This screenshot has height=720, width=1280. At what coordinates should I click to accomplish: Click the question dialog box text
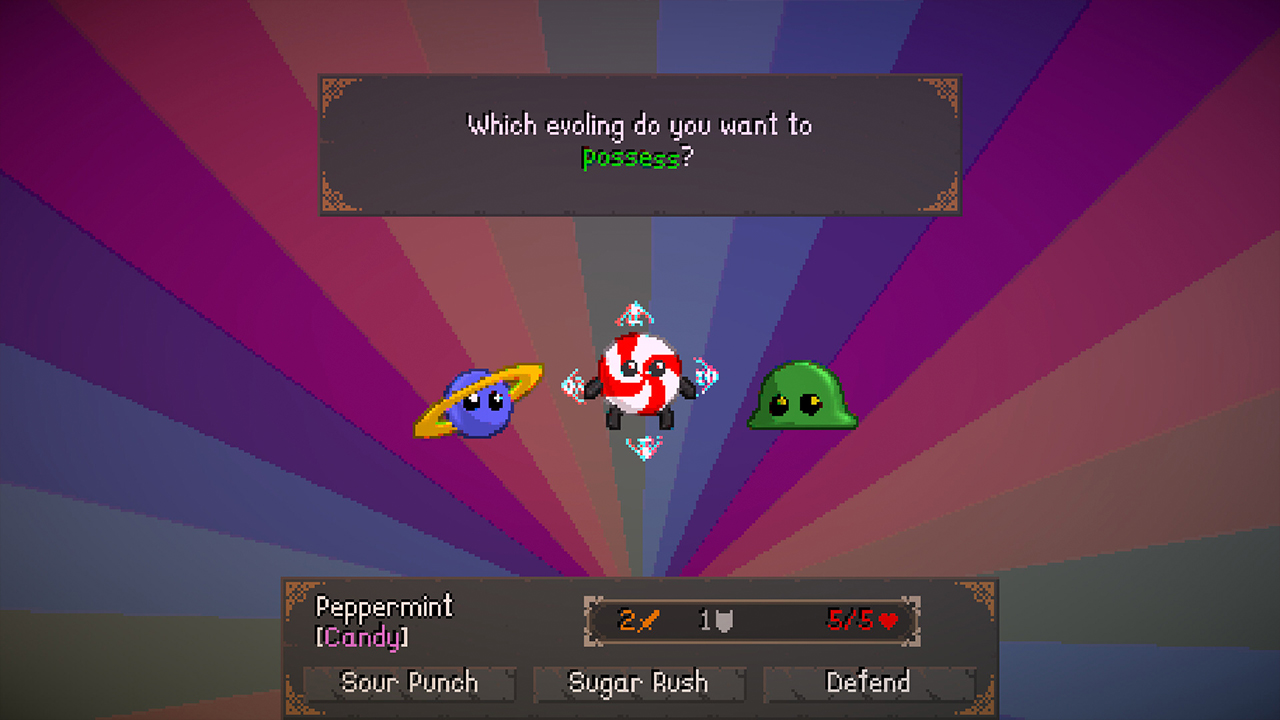(x=639, y=140)
